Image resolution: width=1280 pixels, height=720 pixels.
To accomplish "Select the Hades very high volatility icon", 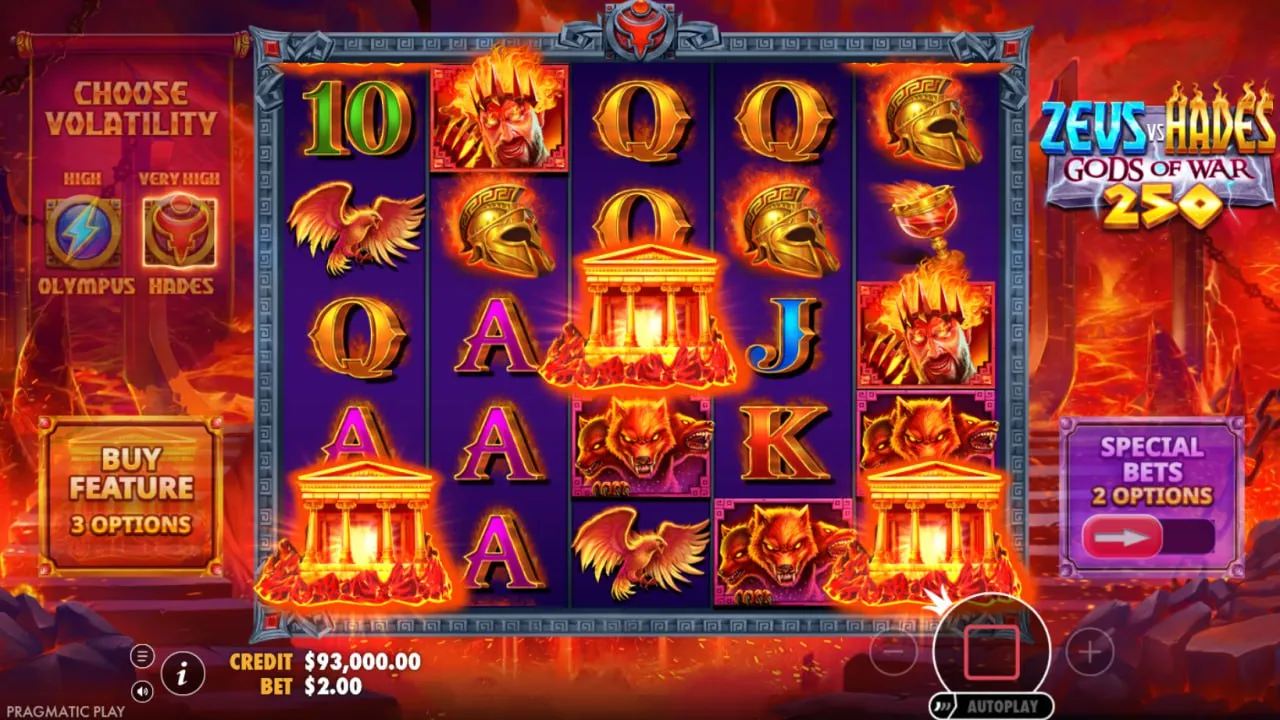I will tap(180, 230).
